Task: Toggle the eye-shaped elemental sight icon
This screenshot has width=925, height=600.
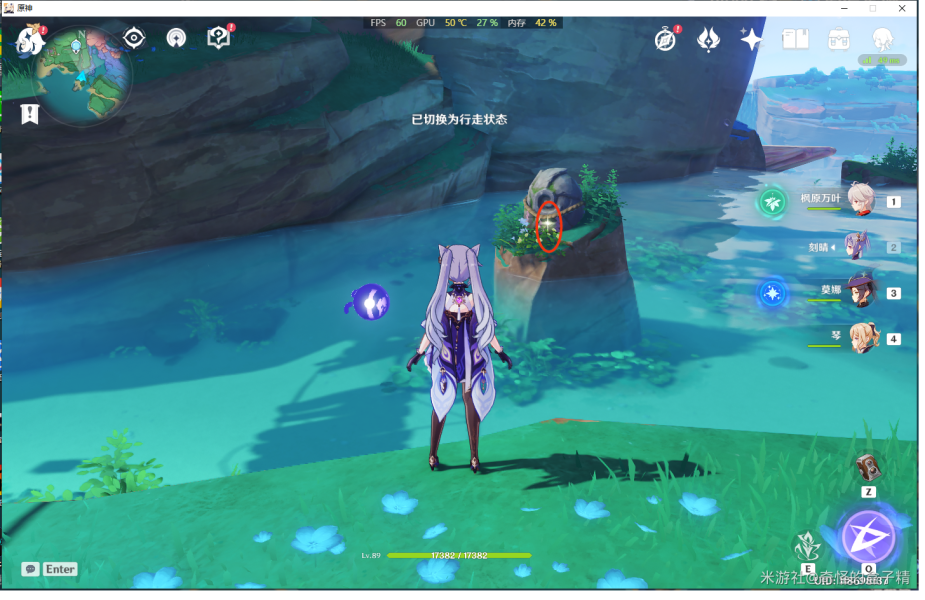Action: coord(133,39)
